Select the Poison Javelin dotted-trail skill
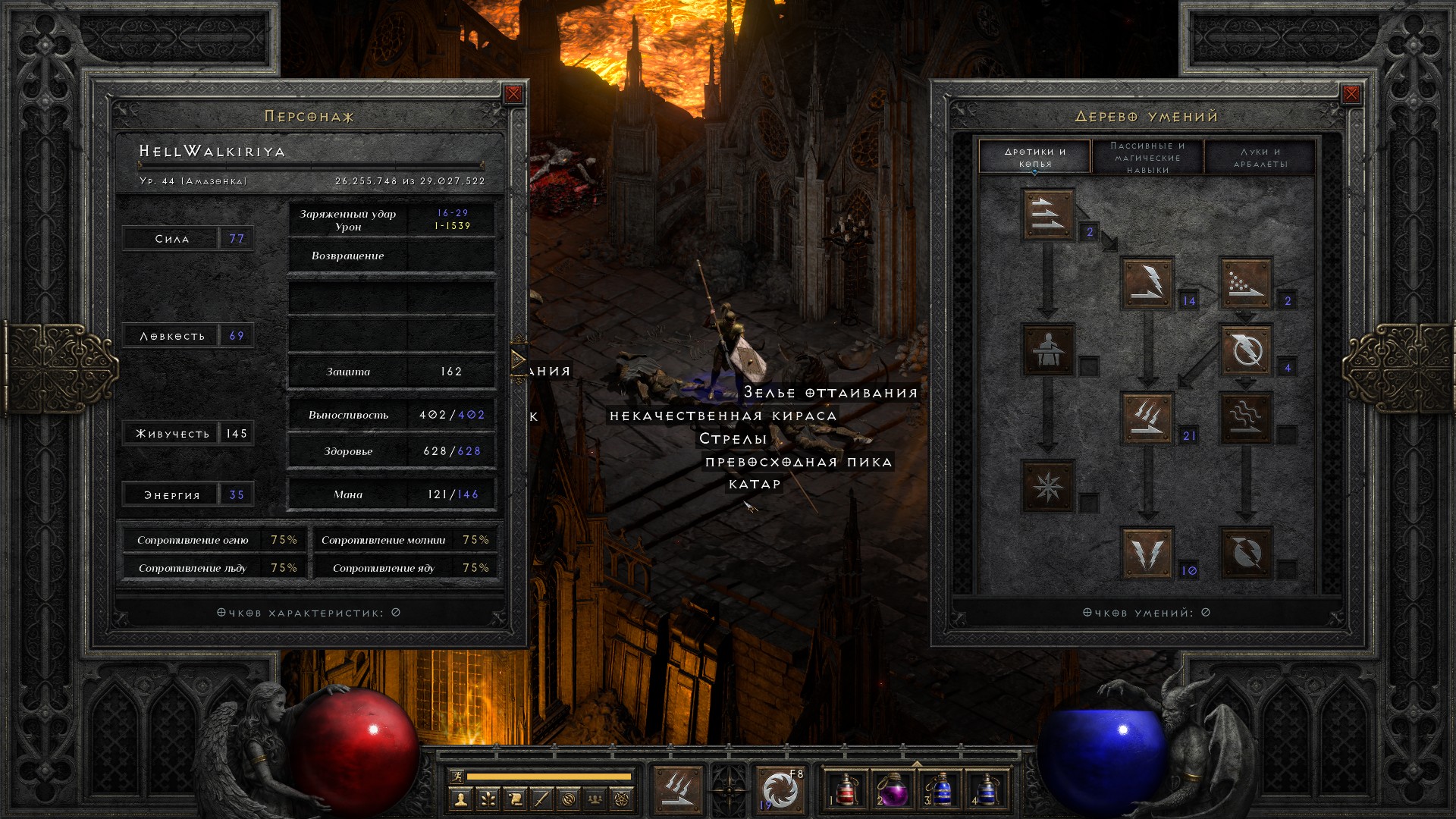 tap(1245, 283)
